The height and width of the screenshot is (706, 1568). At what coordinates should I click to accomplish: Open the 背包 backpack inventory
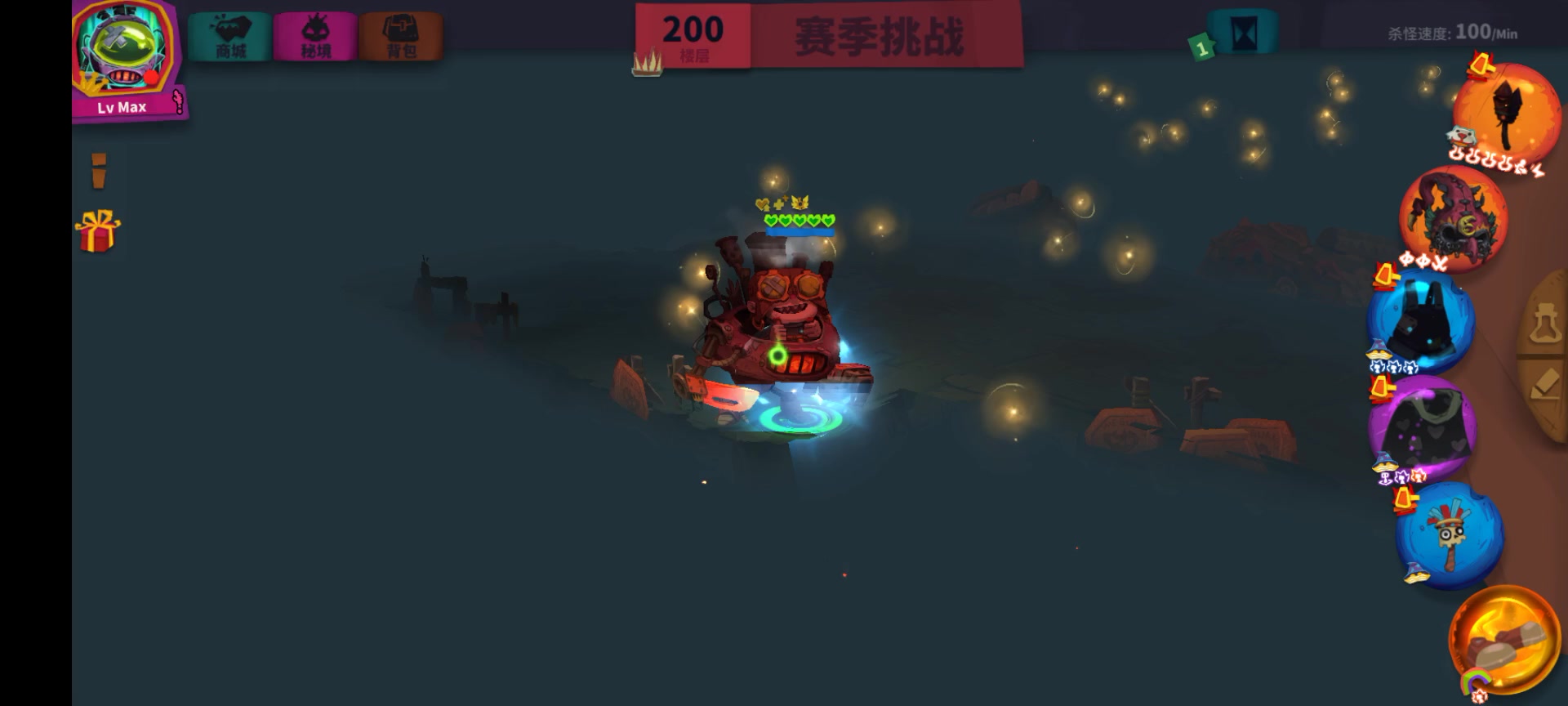(x=402, y=34)
